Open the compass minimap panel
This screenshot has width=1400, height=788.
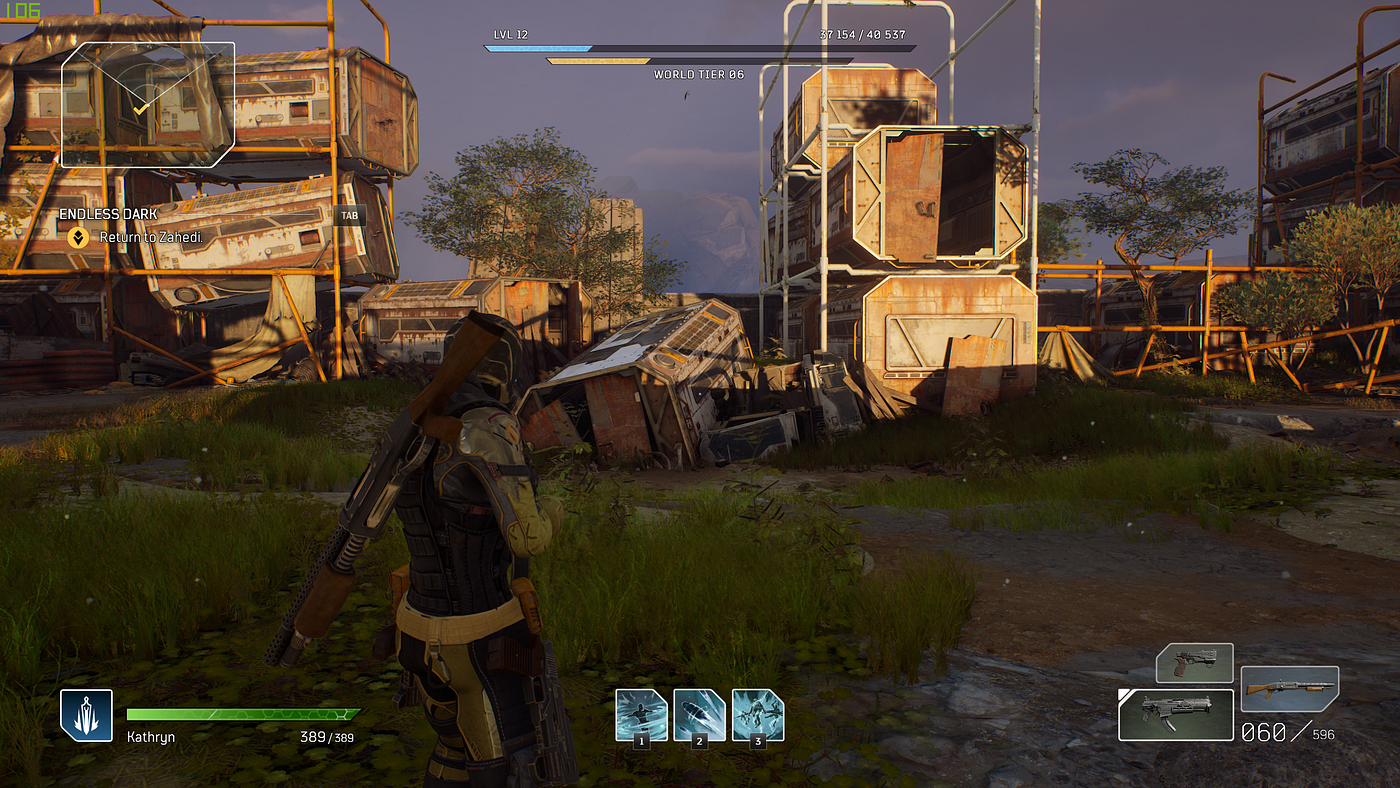[x=148, y=104]
